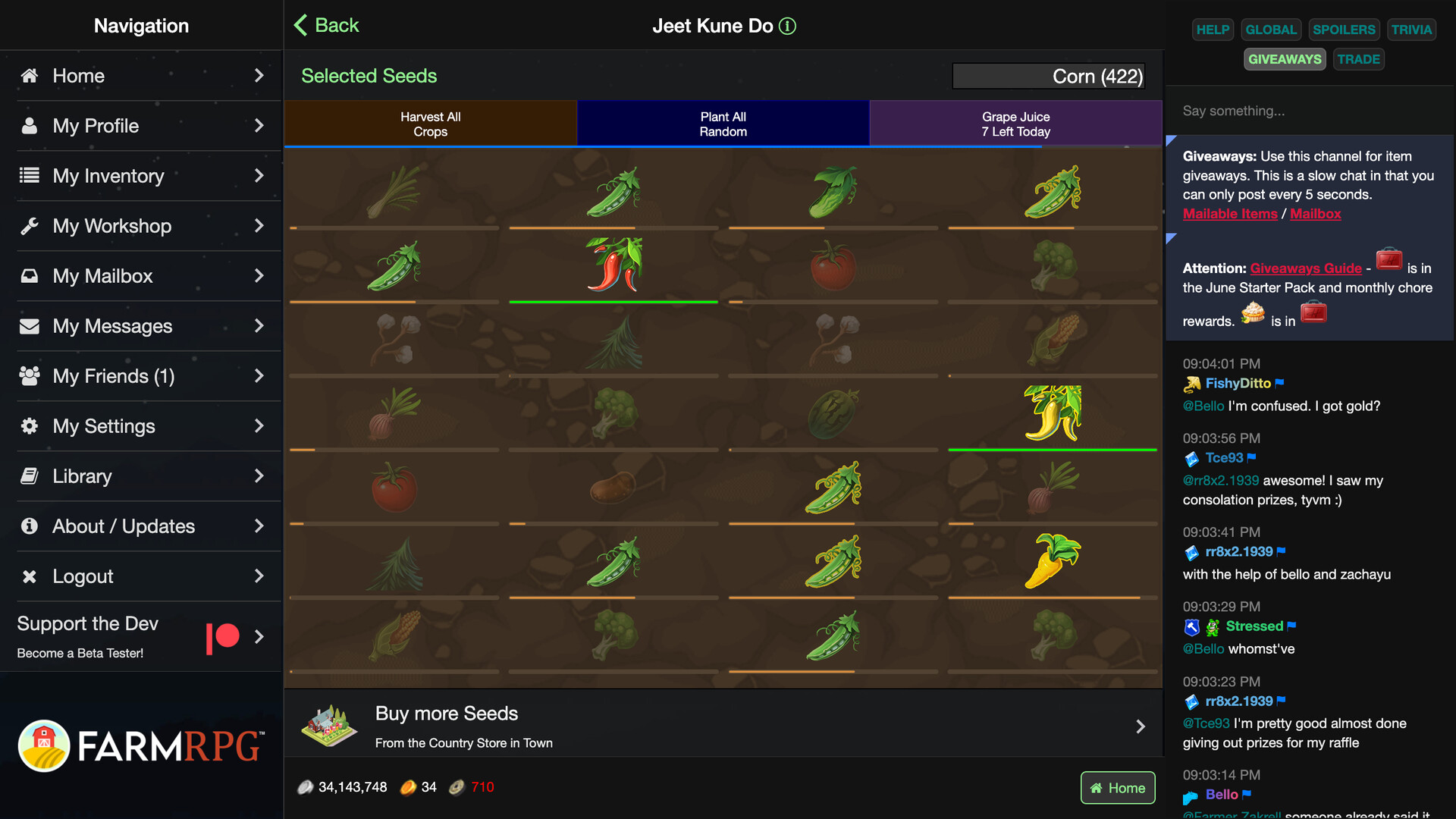Switch to the GLOBAL chat tab
The height and width of the screenshot is (819, 1456).
coord(1271,30)
